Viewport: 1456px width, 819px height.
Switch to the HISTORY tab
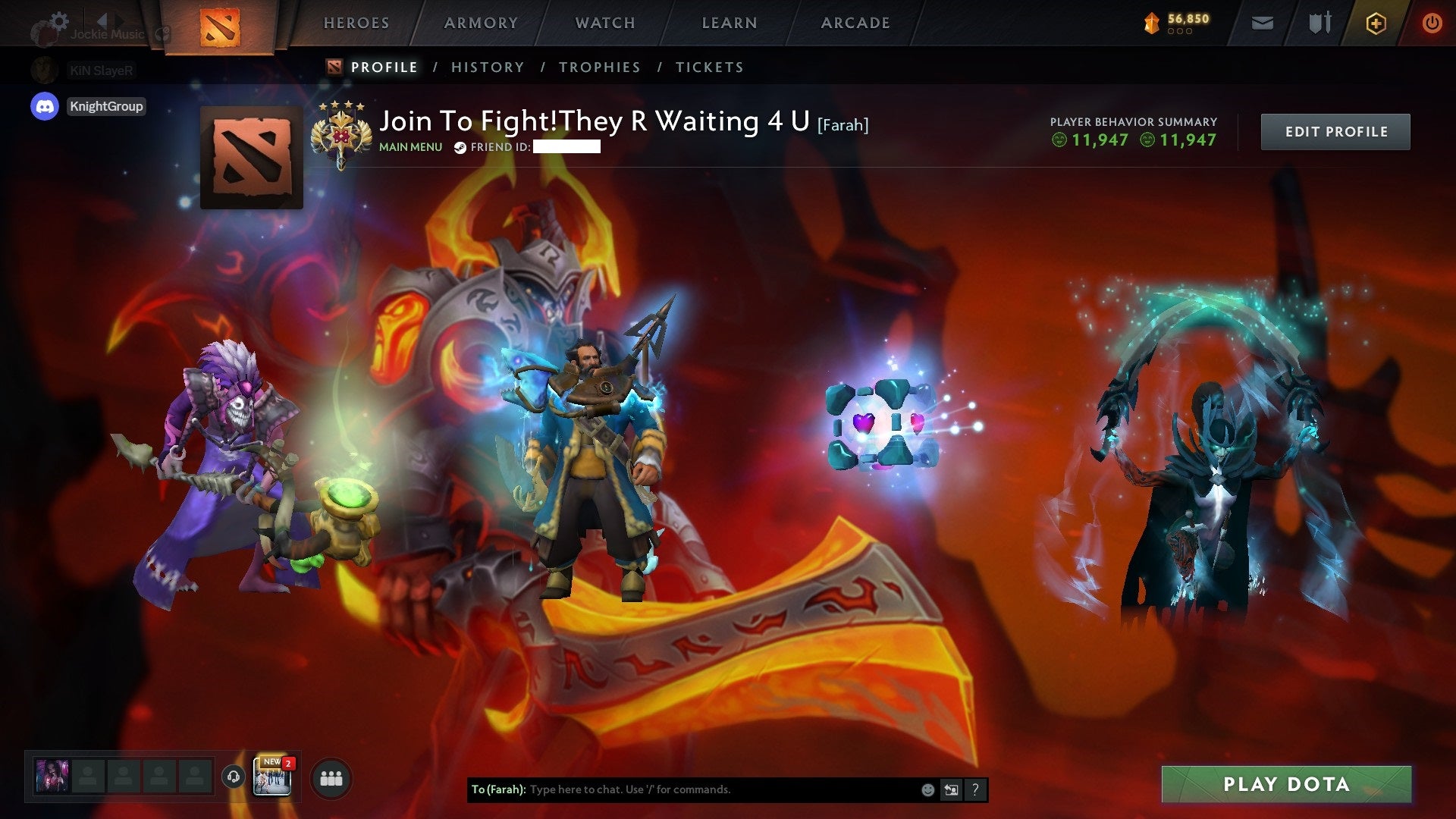point(487,67)
